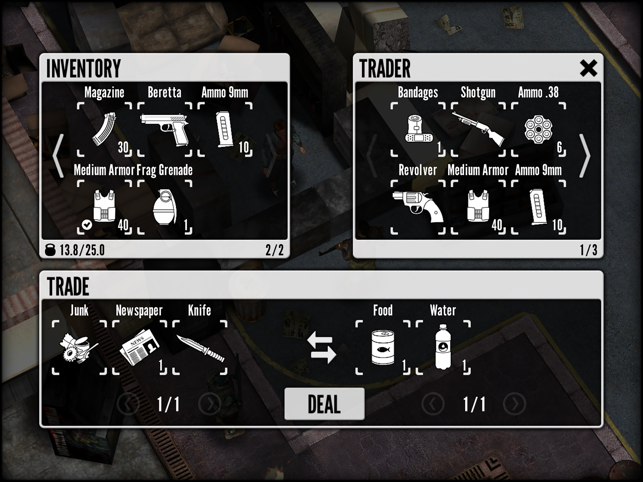Show the previous inventory page

coord(58,156)
